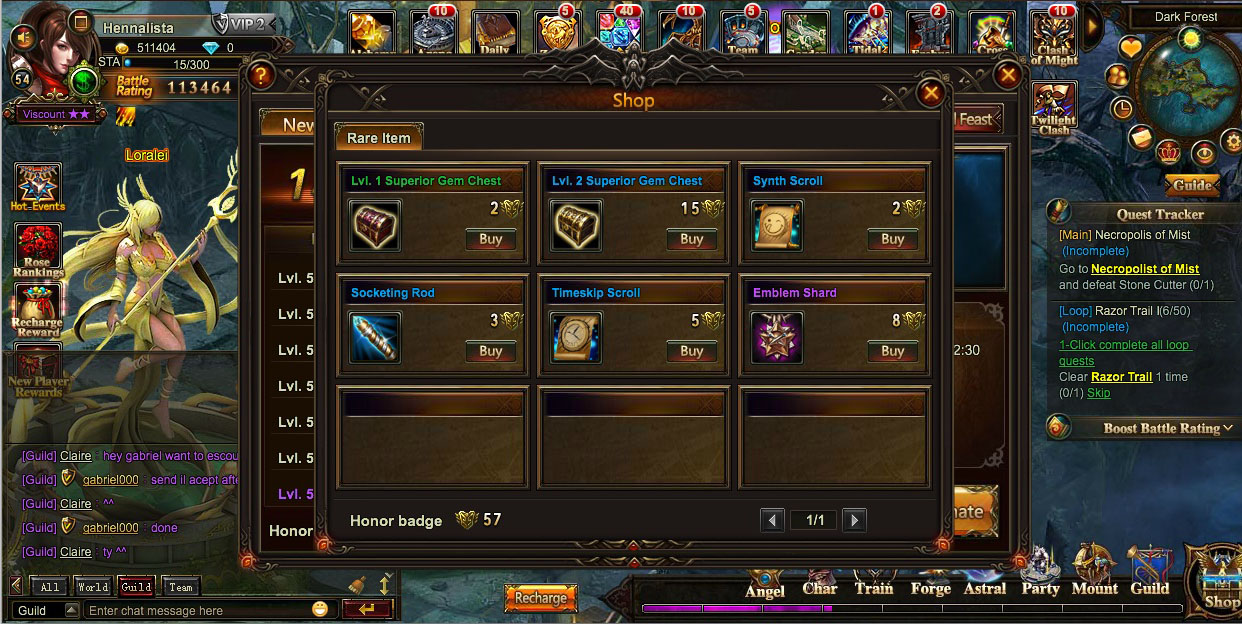Buy the Emblem Shard
The height and width of the screenshot is (624, 1242).
(892, 351)
